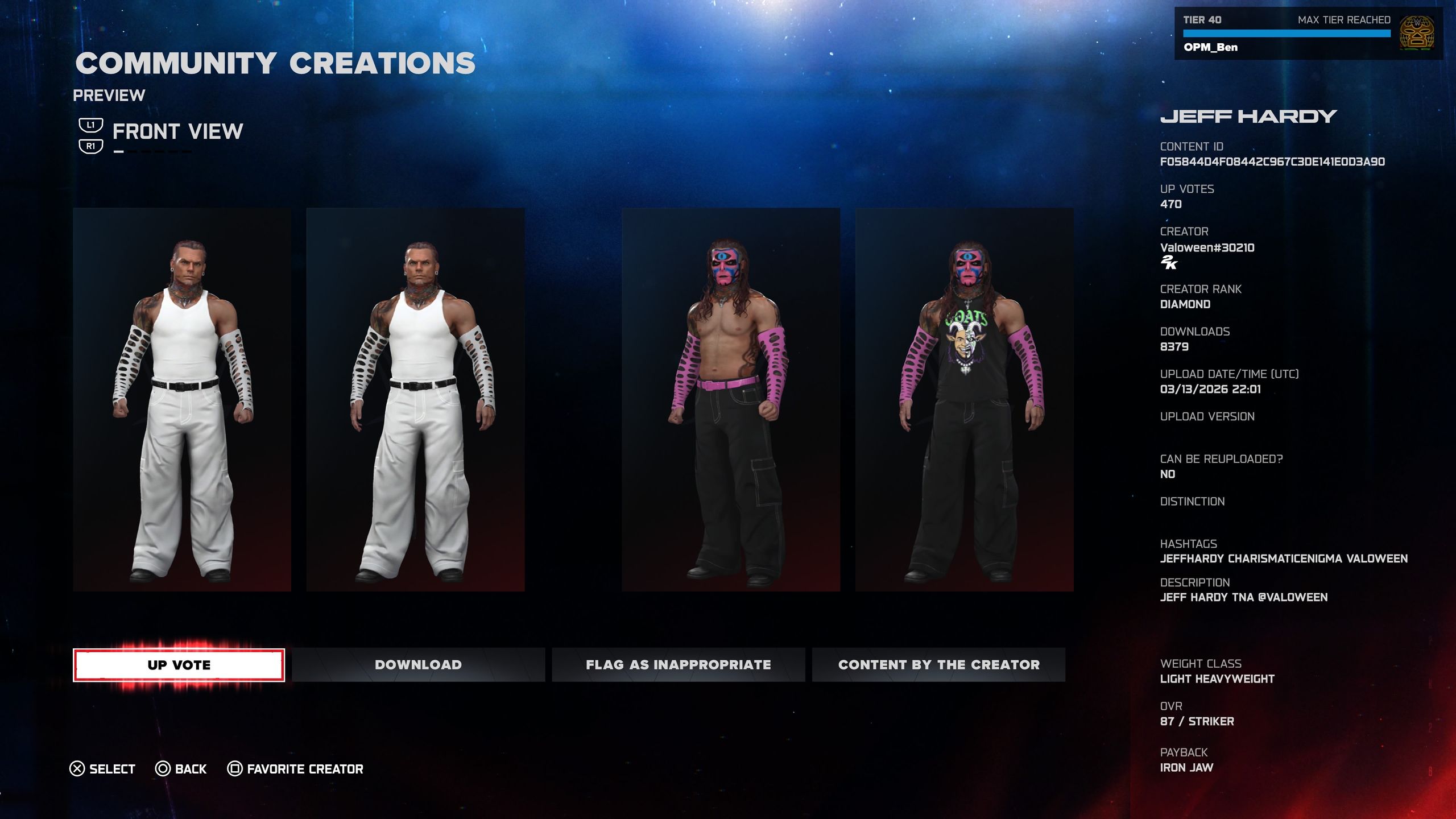Download this Jeff Hardy creation

pyautogui.click(x=418, y=664)
